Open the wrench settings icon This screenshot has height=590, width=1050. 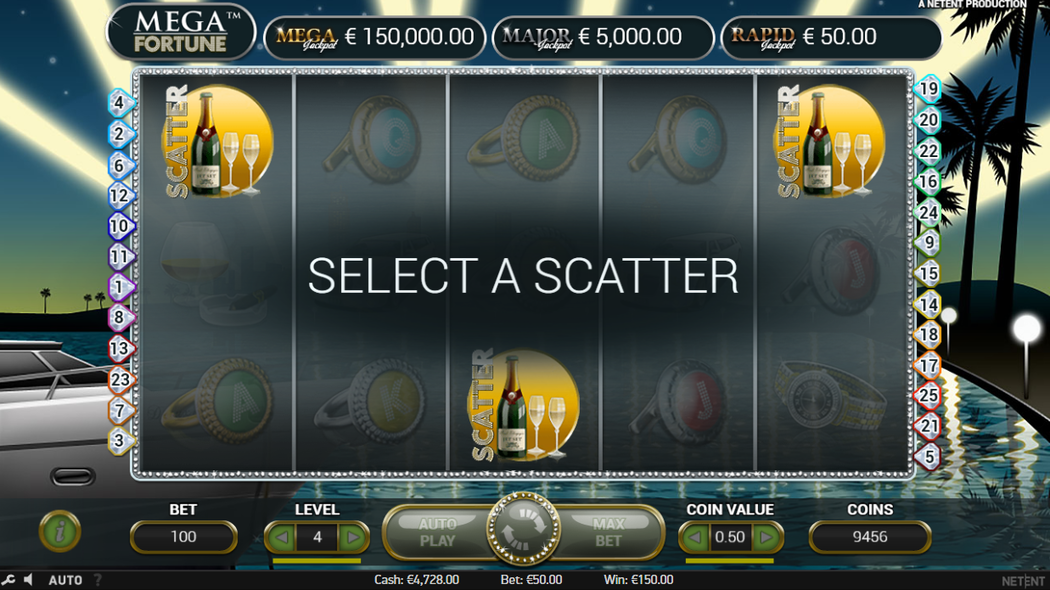coord(9,580)
